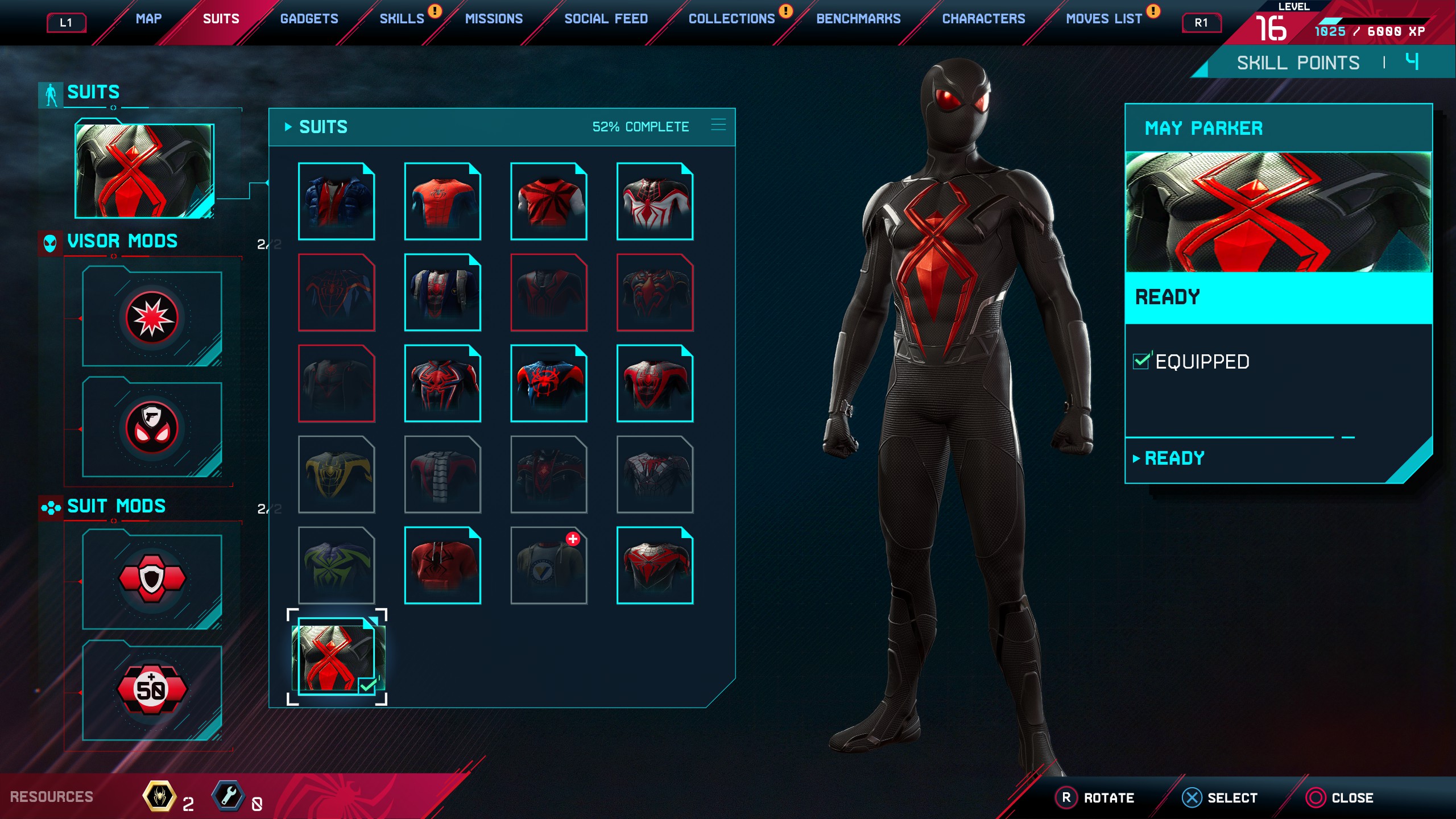Switch to the Characters tab

point(983,19)
